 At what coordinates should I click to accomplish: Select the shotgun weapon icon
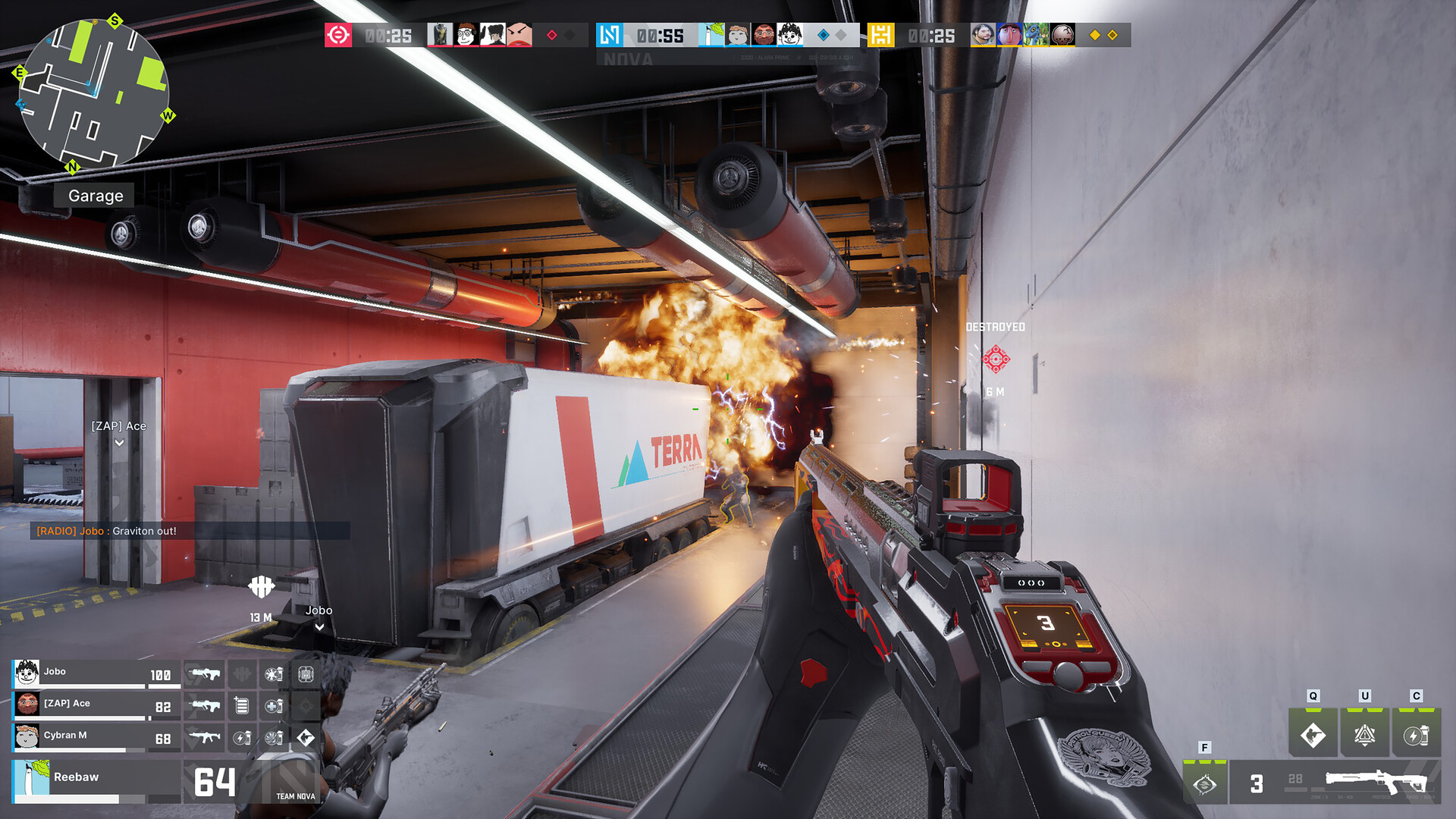point(1376,781)
